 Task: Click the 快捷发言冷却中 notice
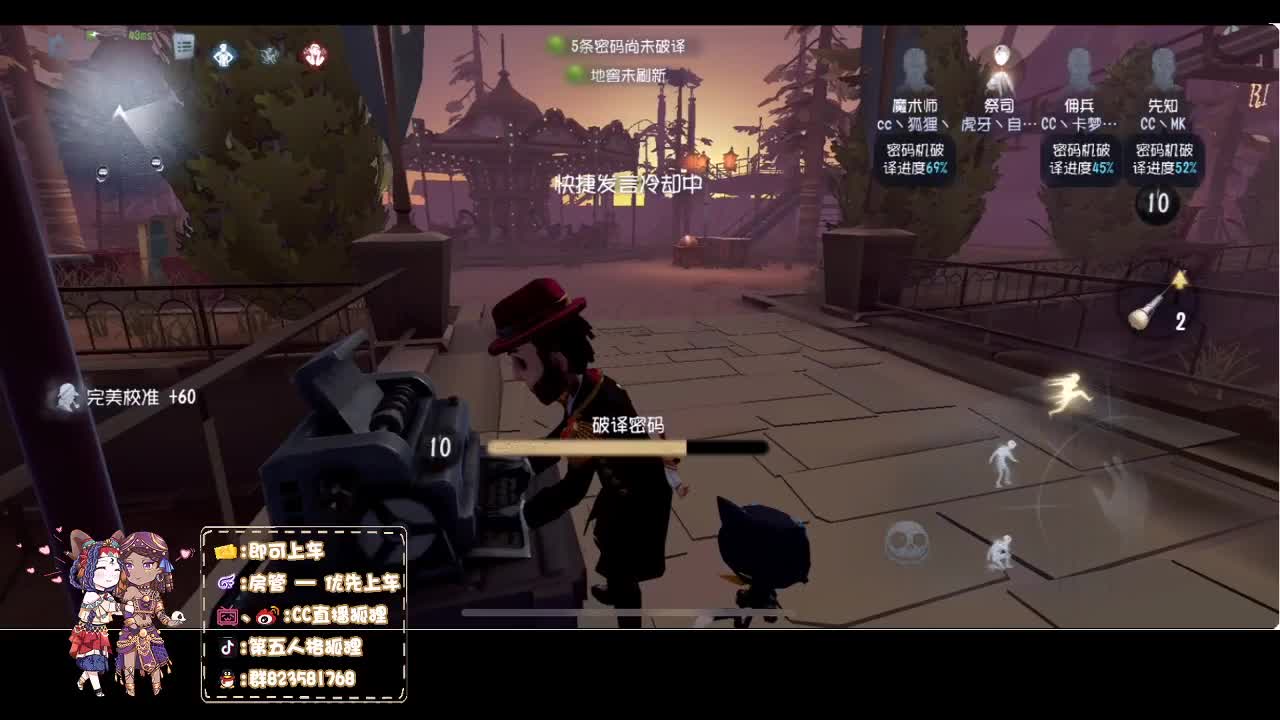630,185
